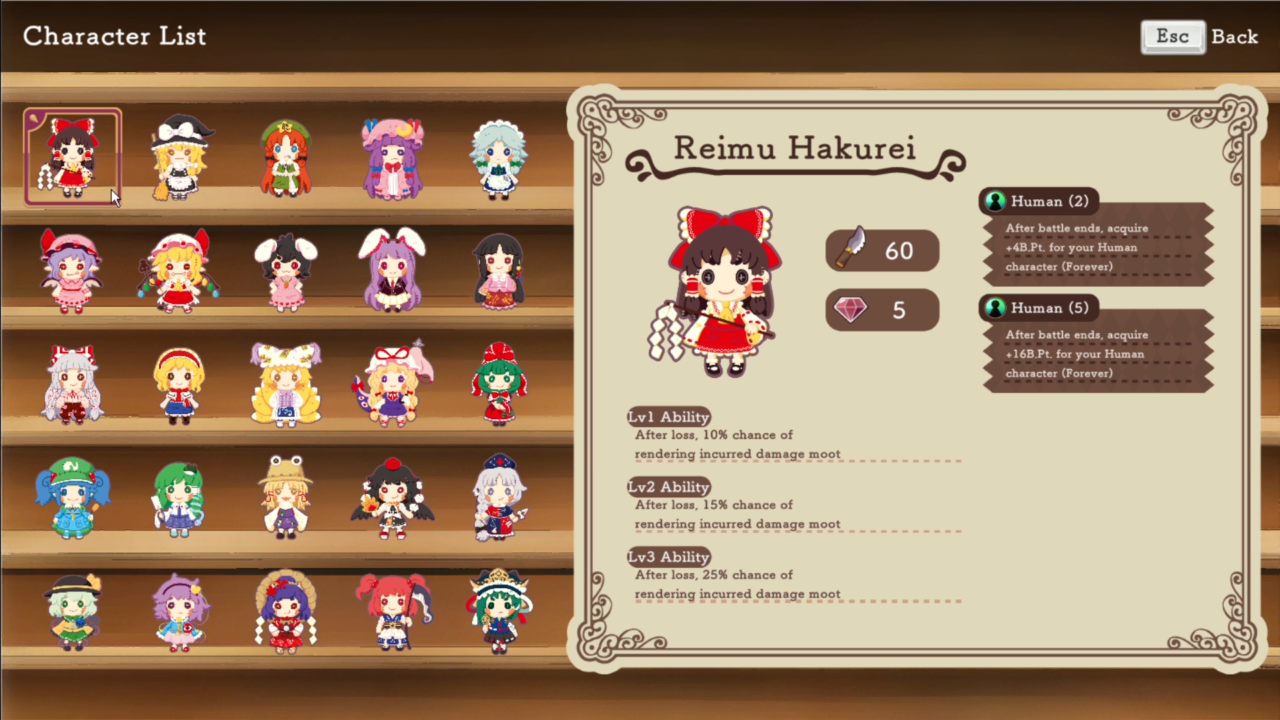Select the Mokou doll on the third shelf
The height and width of the screenshot is (720, 1280).
click(x=70, y=385)
